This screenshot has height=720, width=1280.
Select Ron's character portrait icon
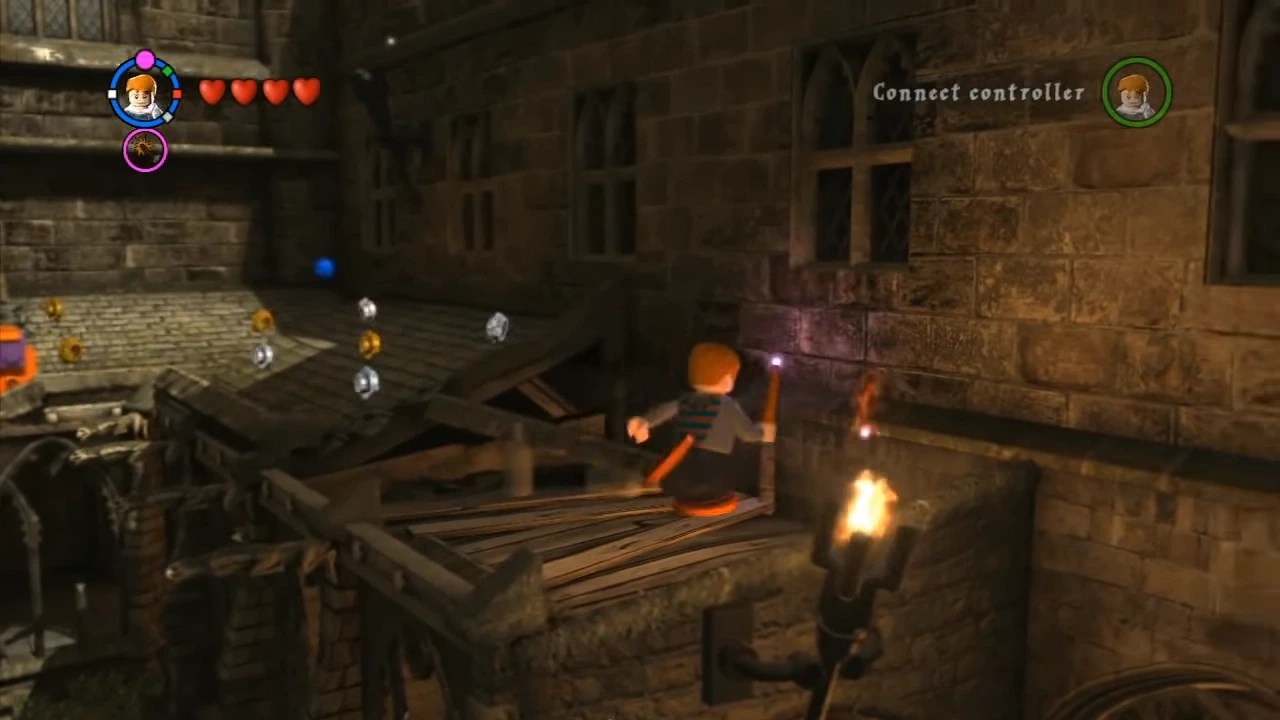click(x=140, y=96)
